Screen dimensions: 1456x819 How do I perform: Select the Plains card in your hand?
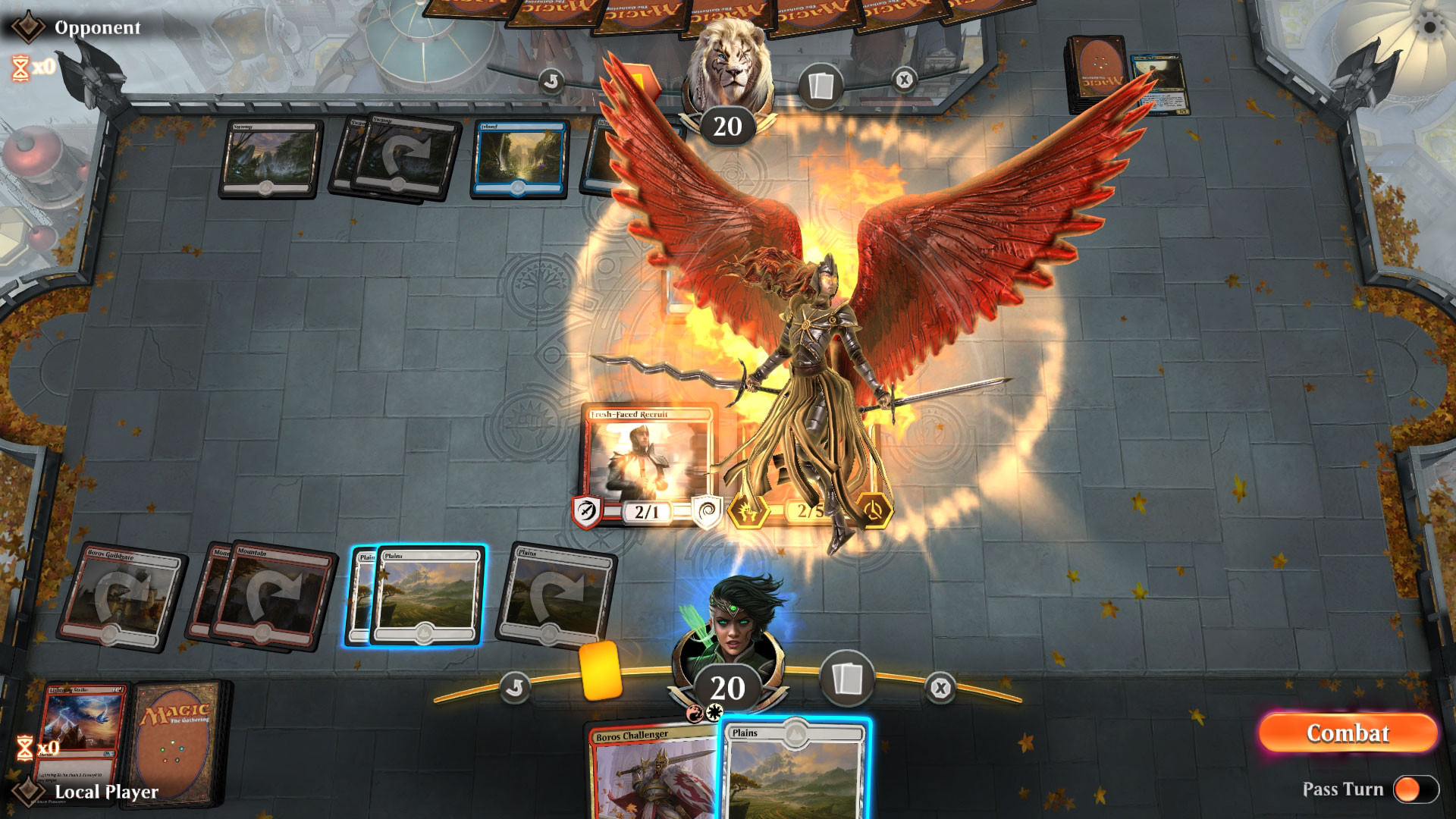click(x=796, y=773)
